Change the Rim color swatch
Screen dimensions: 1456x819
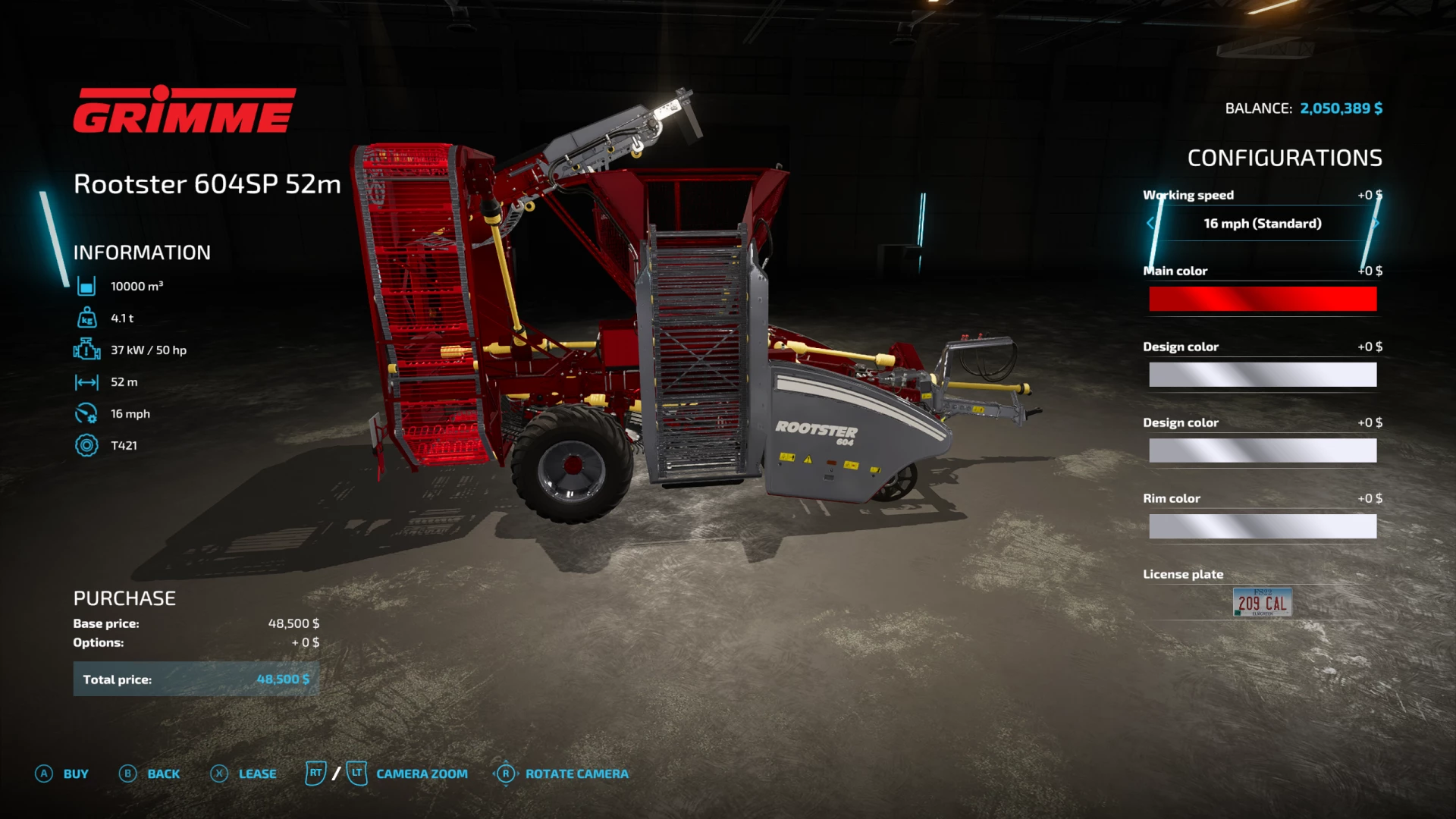point(1262,526)
